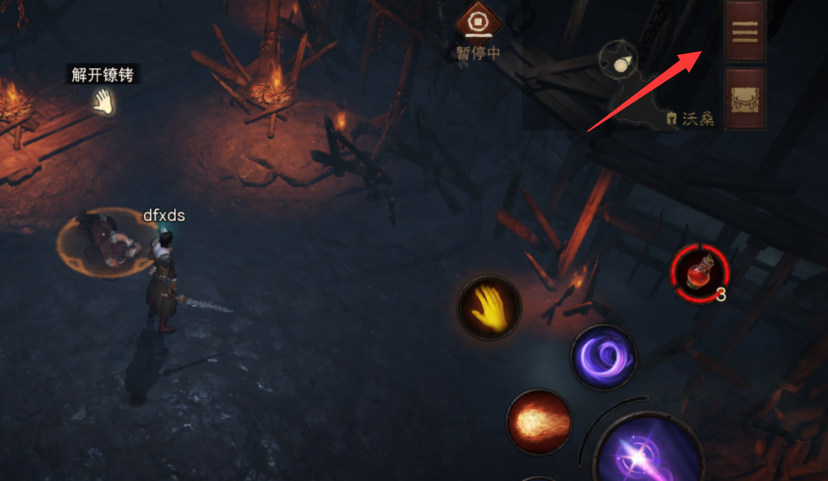The height and width of the screenshot is (481, 828).
Task: Use the red health potion
Action: point(700,272)
